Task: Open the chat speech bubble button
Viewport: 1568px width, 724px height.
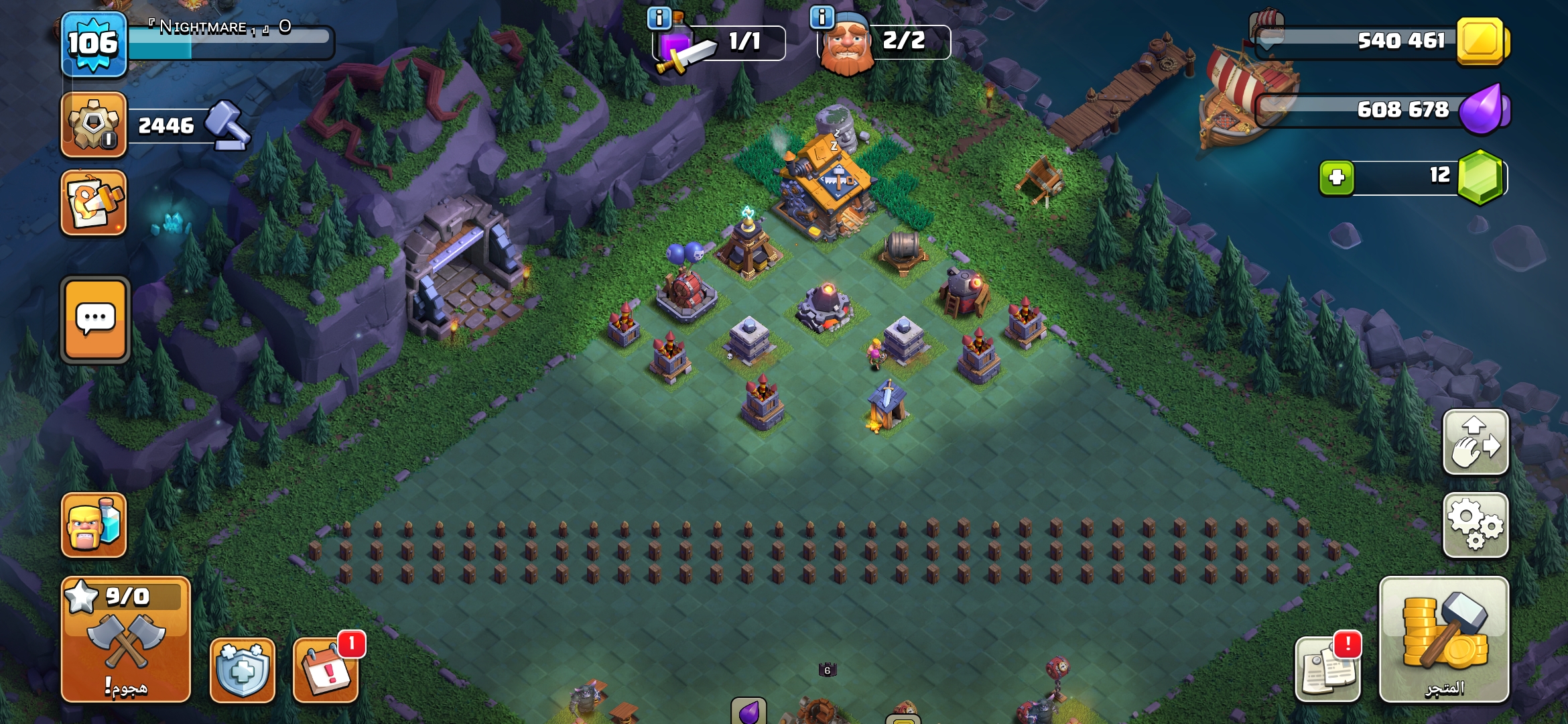Action: point(95,320)
